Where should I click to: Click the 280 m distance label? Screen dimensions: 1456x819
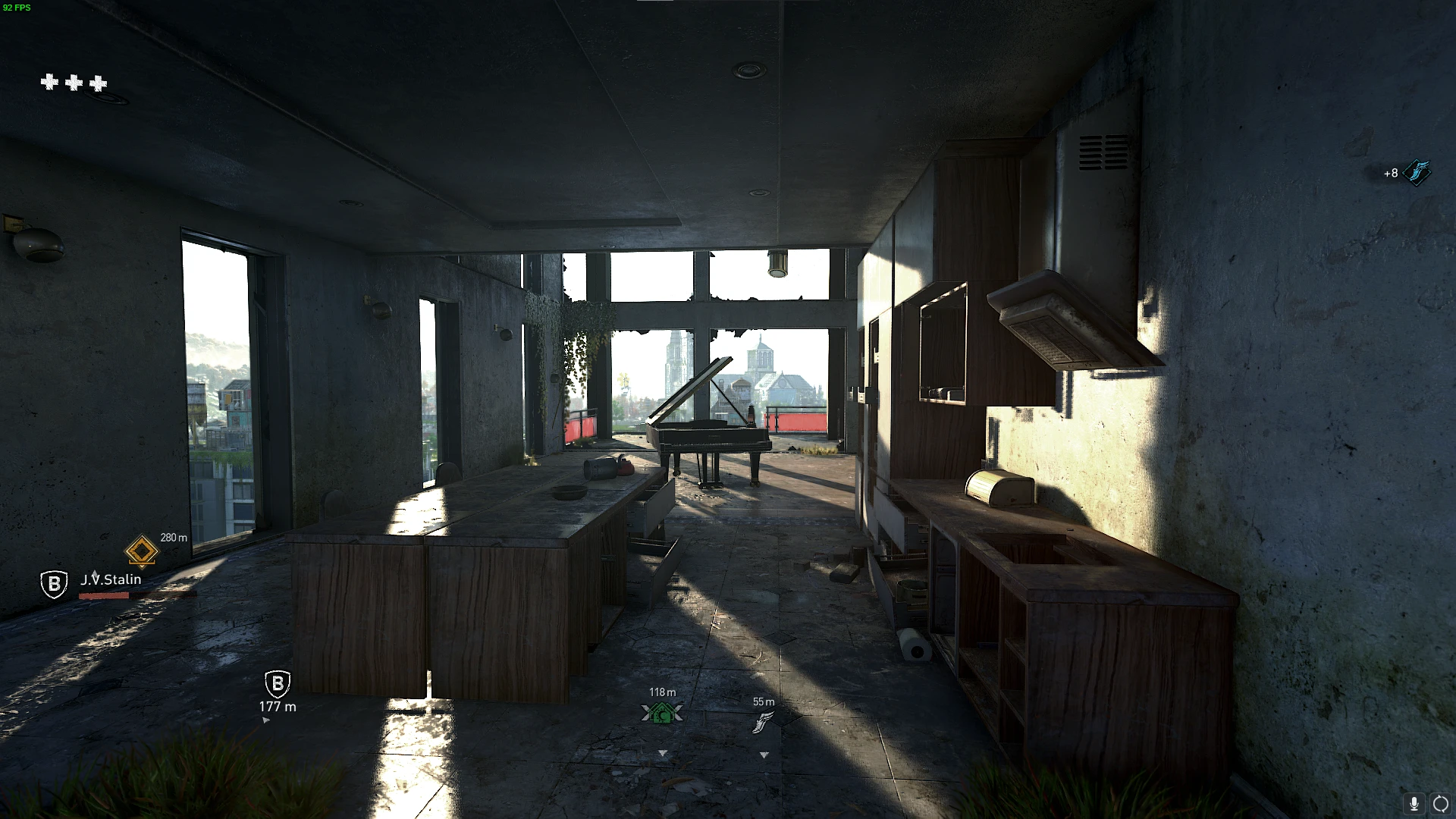173,537
